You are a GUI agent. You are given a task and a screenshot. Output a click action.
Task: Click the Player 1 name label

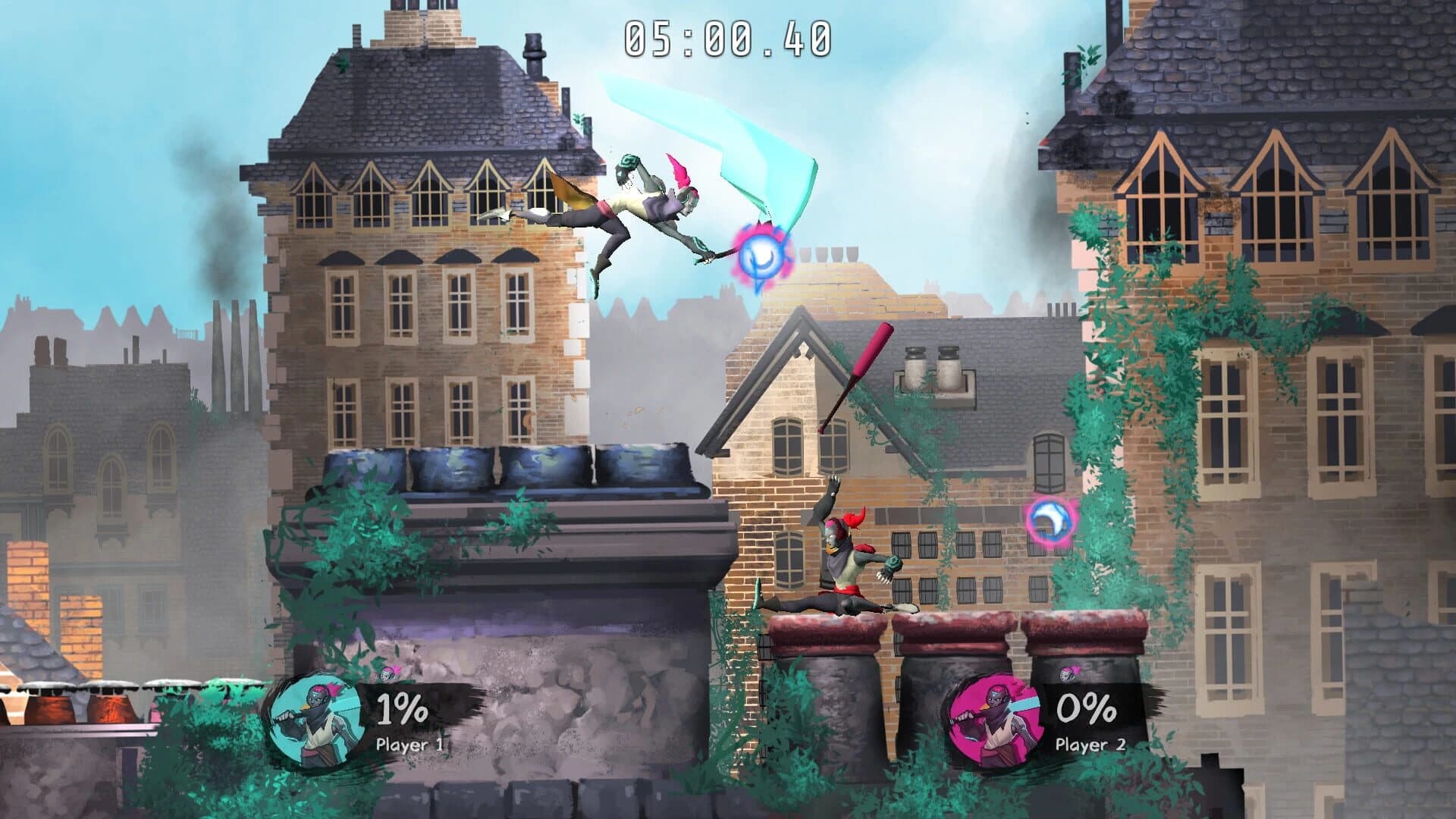click(410, 745)
